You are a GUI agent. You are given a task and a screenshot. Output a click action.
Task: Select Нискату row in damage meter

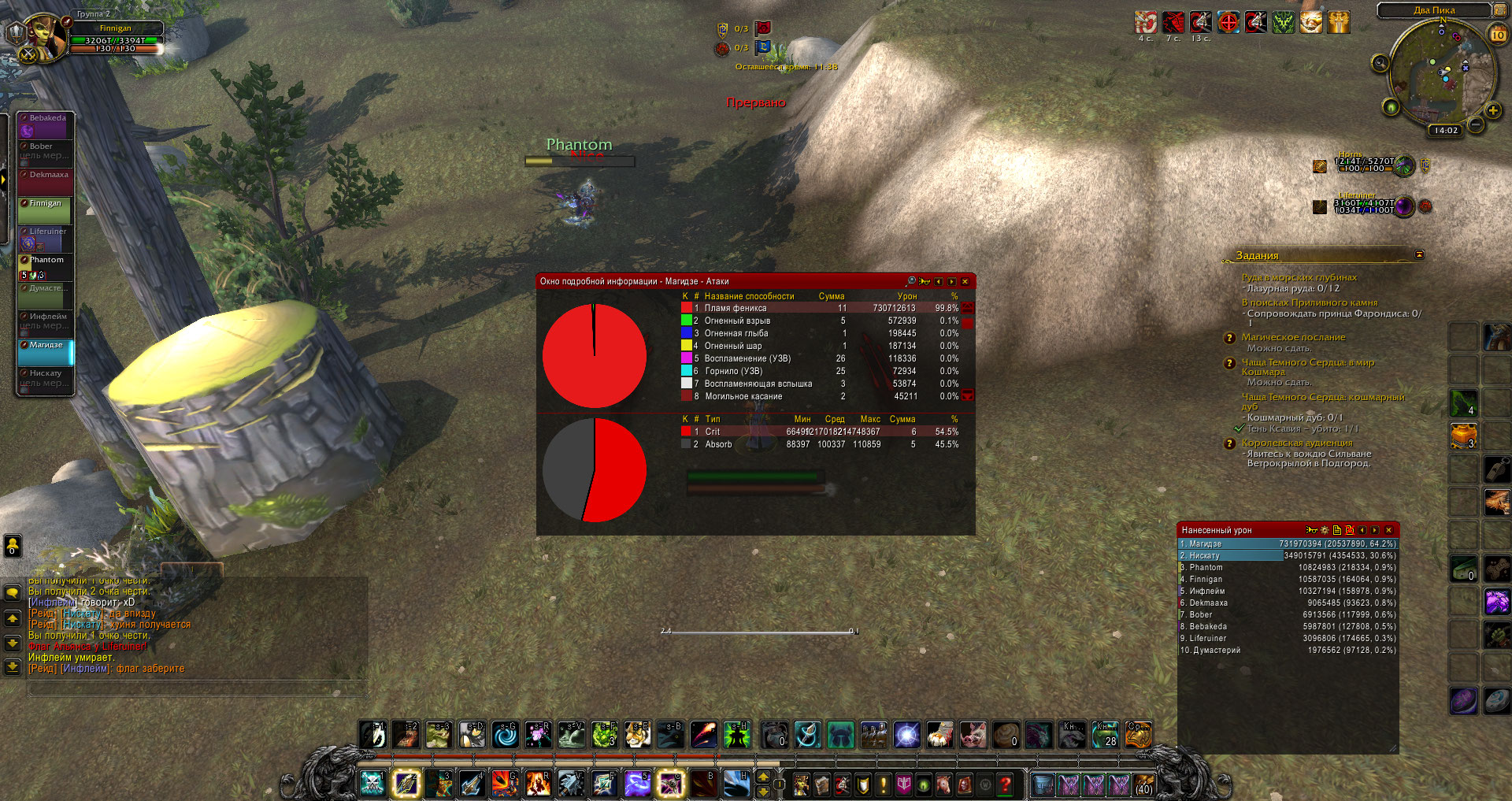(x=1288, y=555)
